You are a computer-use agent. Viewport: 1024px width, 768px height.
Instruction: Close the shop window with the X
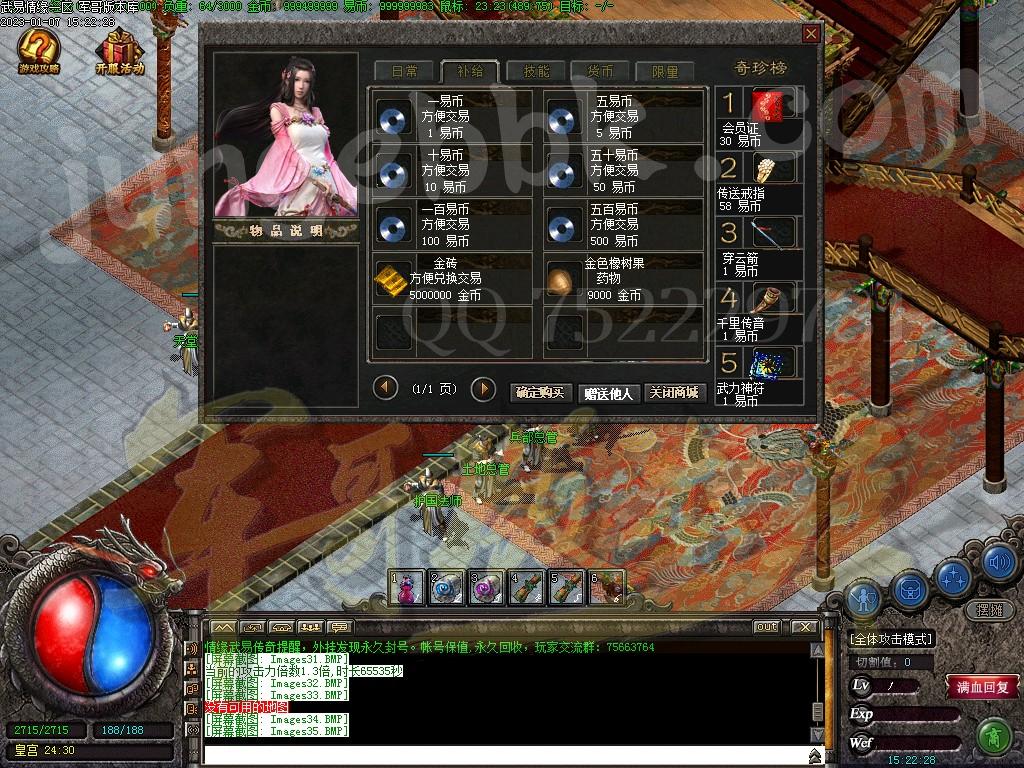tap(810, 34)
